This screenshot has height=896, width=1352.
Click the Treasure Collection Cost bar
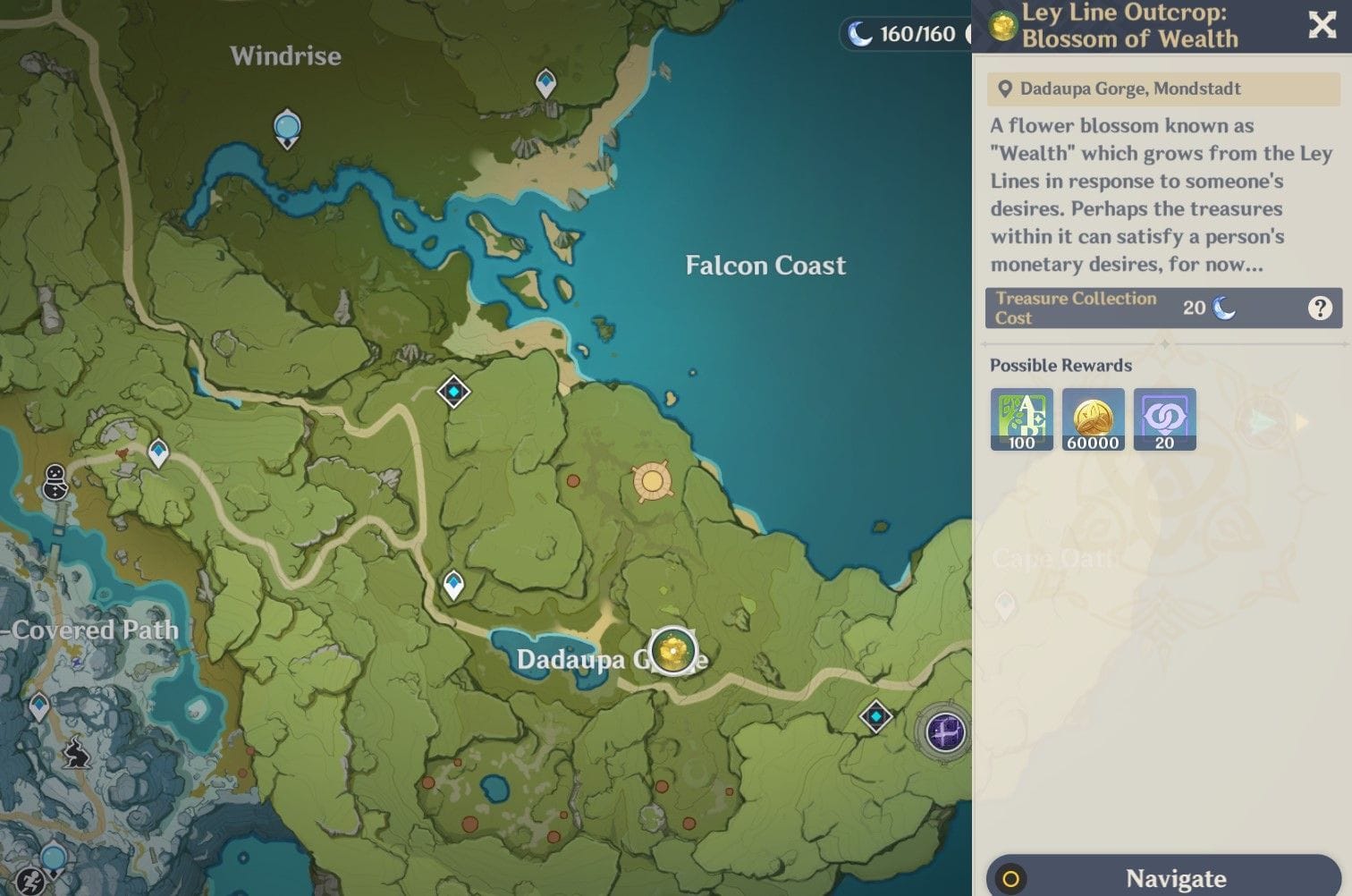click(x=1127, y=308)
